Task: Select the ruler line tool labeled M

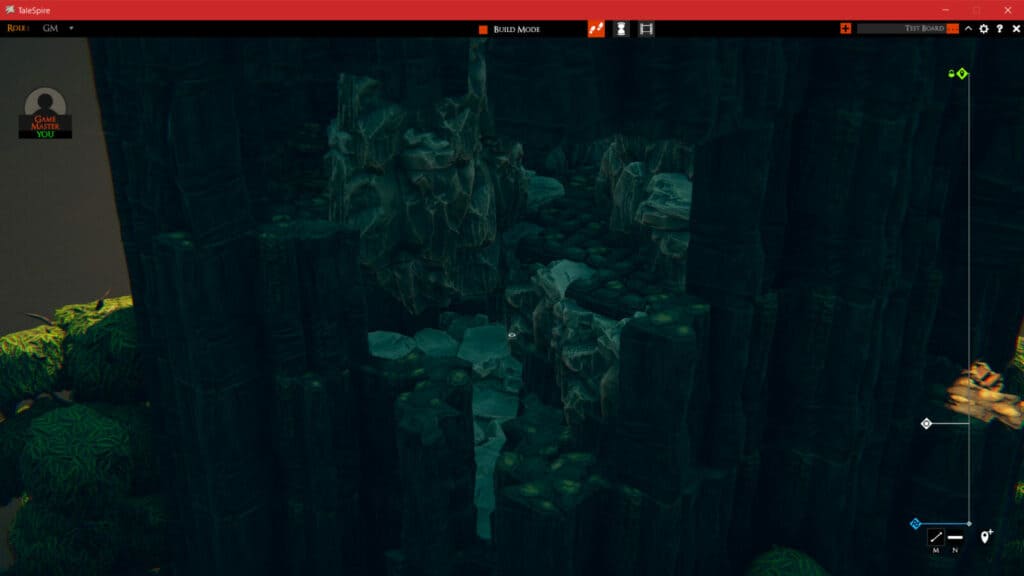Action: pyautogui.click(x=936, y=538)
